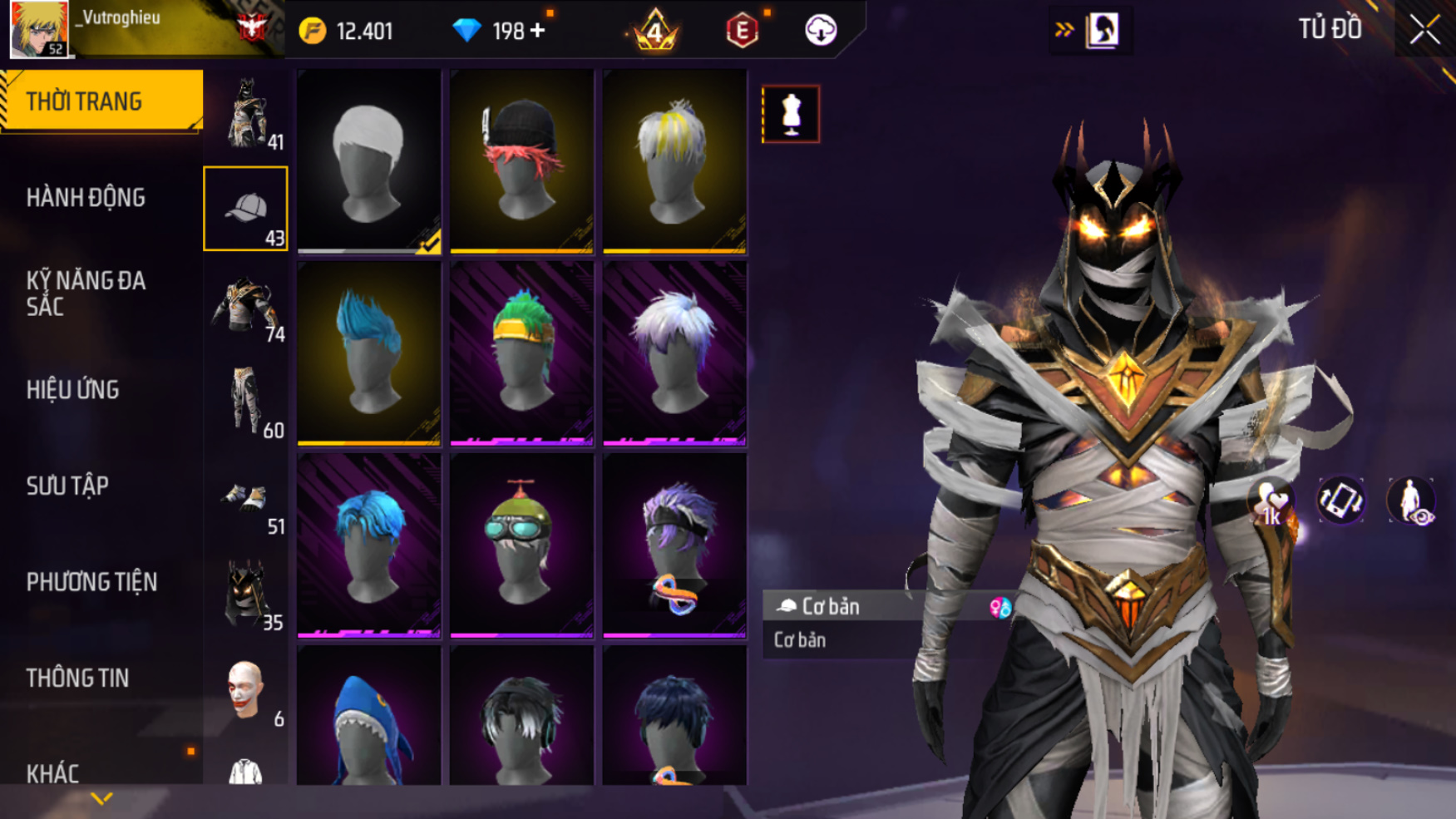Open the Phương Tiện tab

(x=91, y=582)
